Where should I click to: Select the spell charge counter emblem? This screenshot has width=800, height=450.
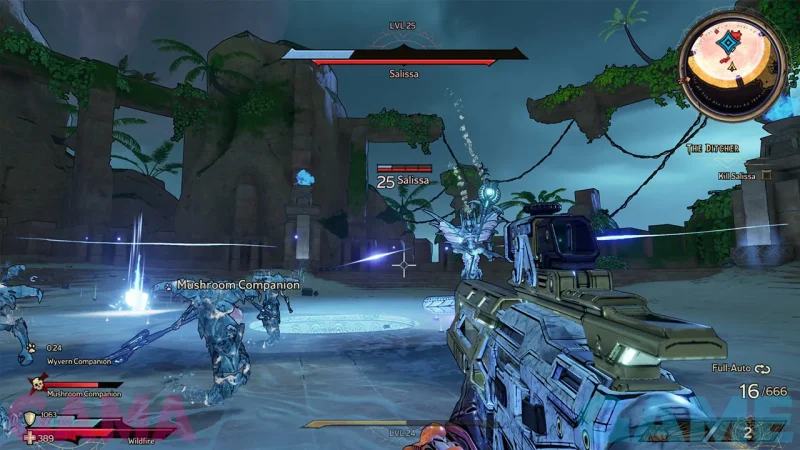pyautogui.click(x=747, y=432)
